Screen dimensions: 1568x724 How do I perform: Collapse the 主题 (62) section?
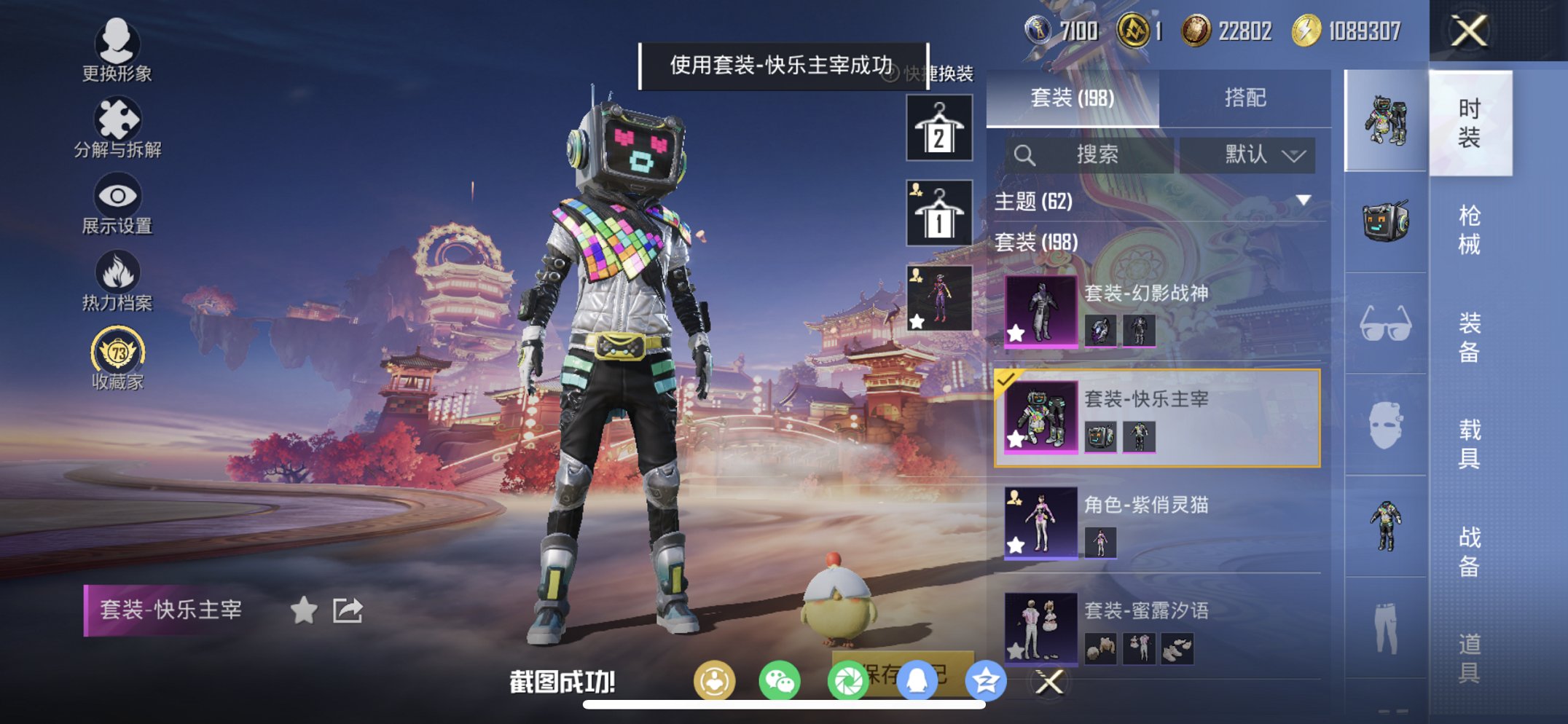1304,202
